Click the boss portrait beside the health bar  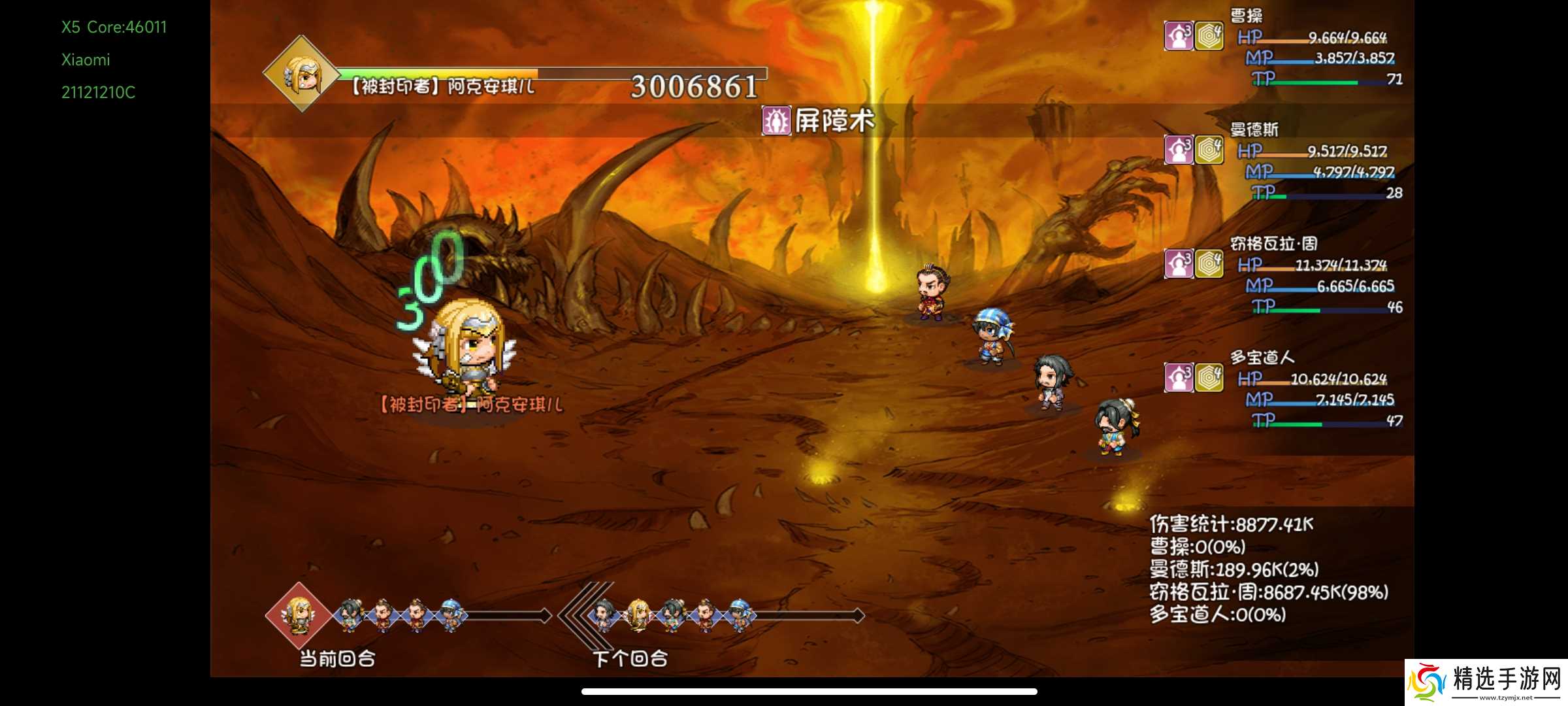(301, 75)
